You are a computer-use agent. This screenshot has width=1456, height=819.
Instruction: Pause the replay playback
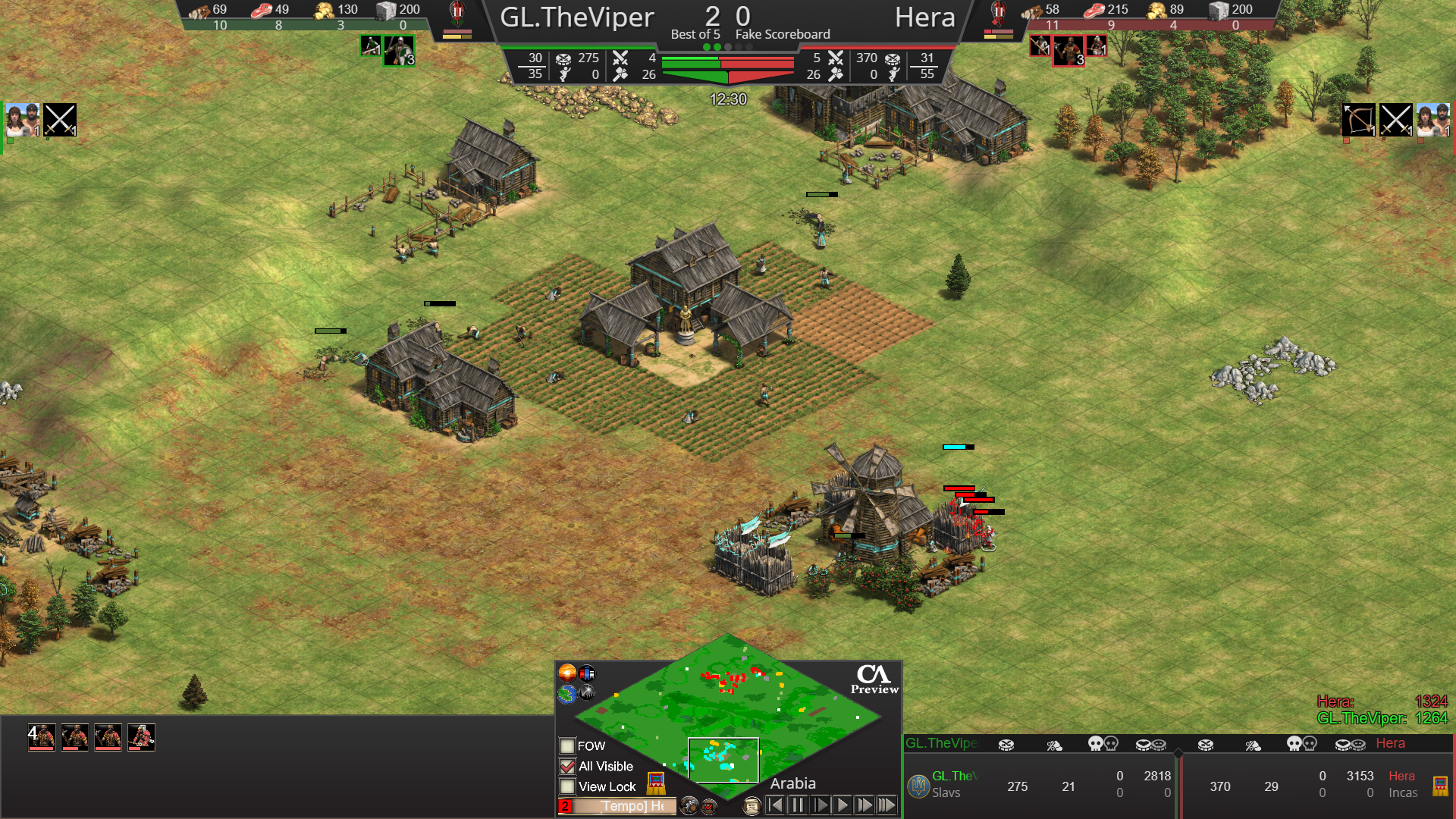[x=798, y=805]
